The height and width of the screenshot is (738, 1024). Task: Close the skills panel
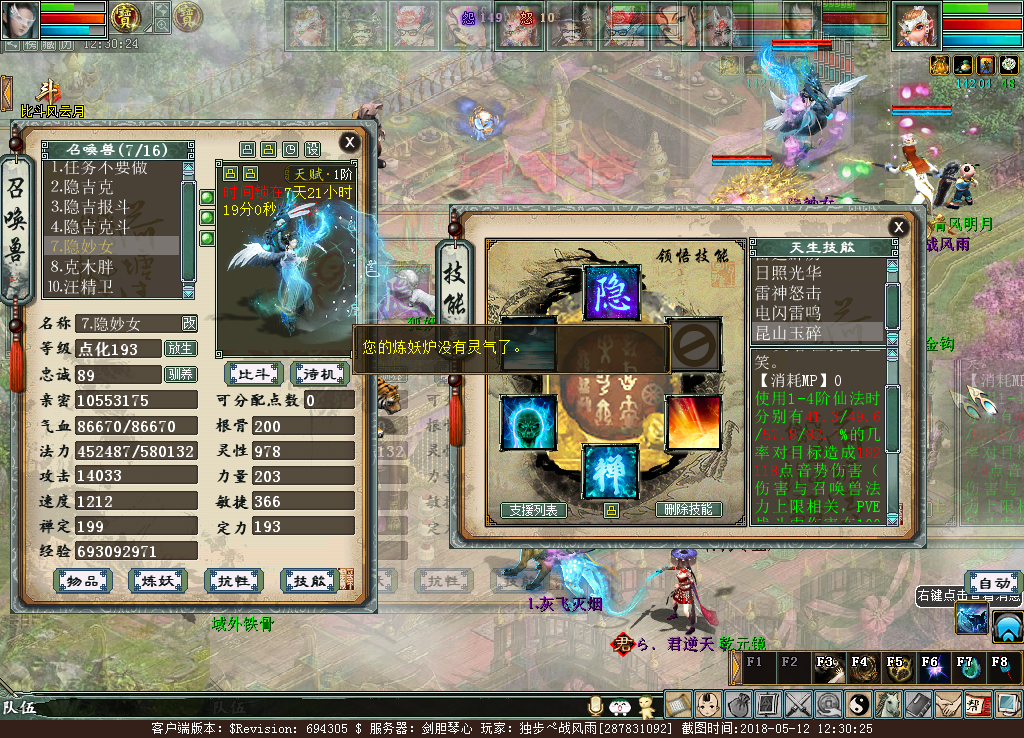pyautogui.click(x=899, y=227)
